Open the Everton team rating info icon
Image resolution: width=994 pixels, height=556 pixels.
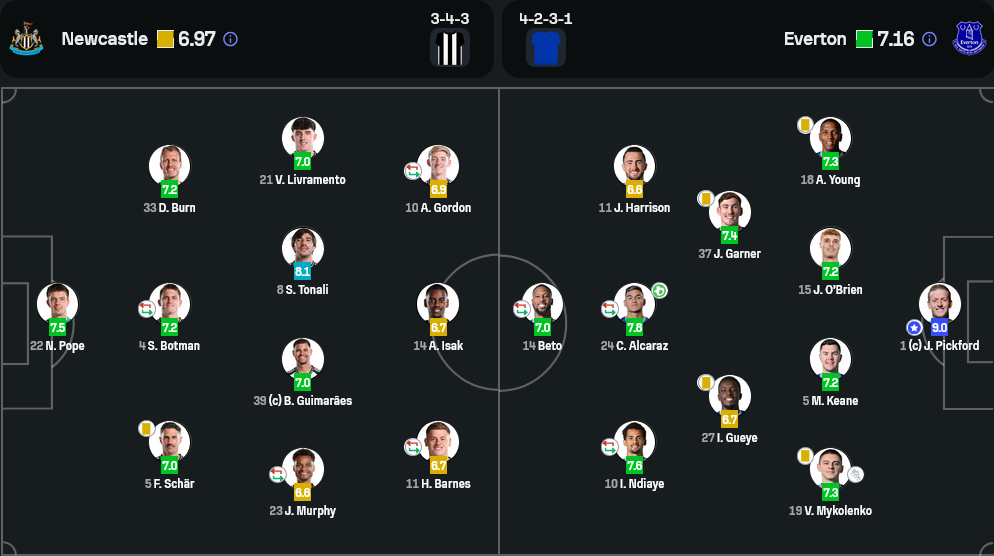(x=929, y=39)
